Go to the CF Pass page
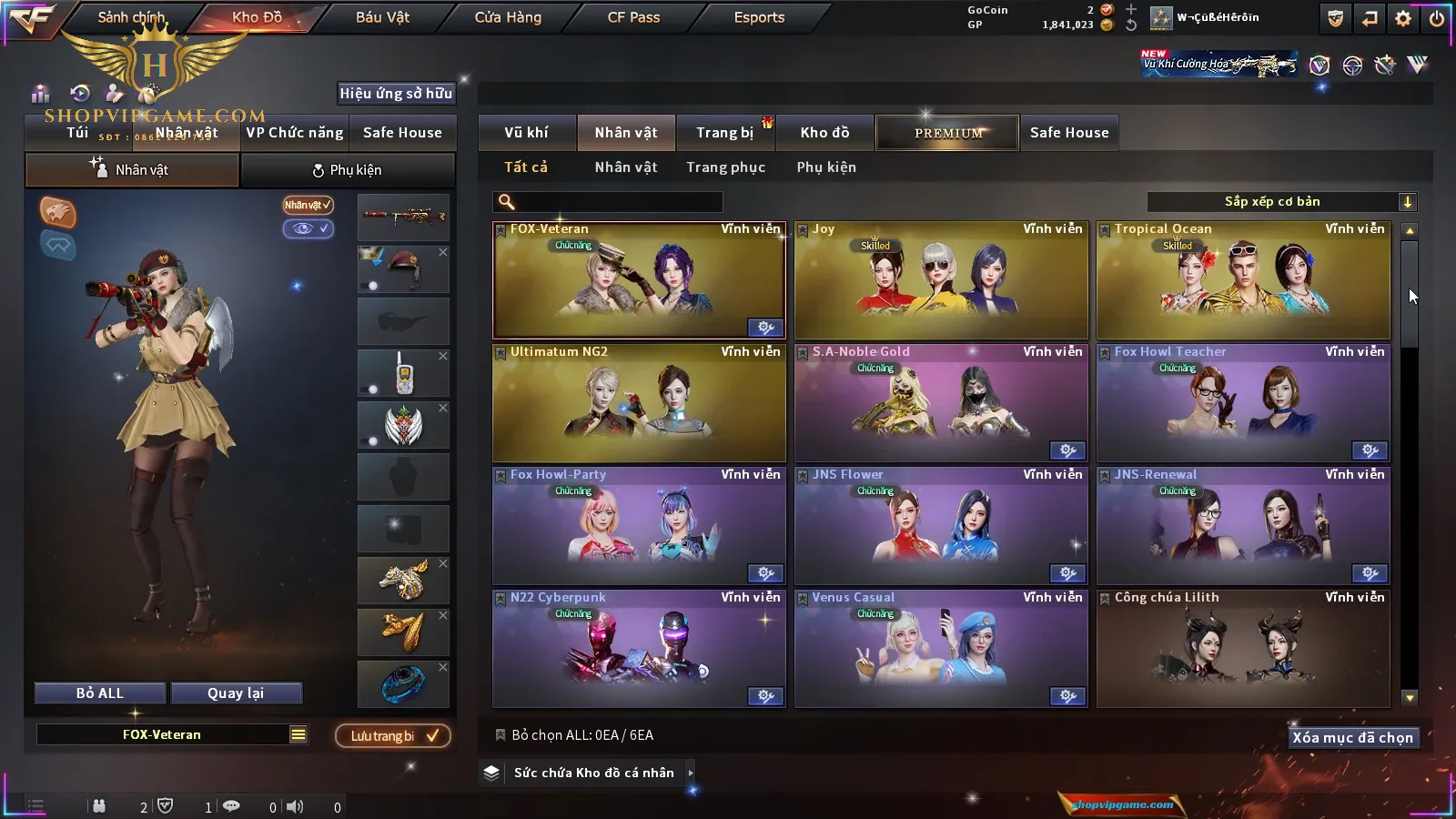 click(633, 17)
